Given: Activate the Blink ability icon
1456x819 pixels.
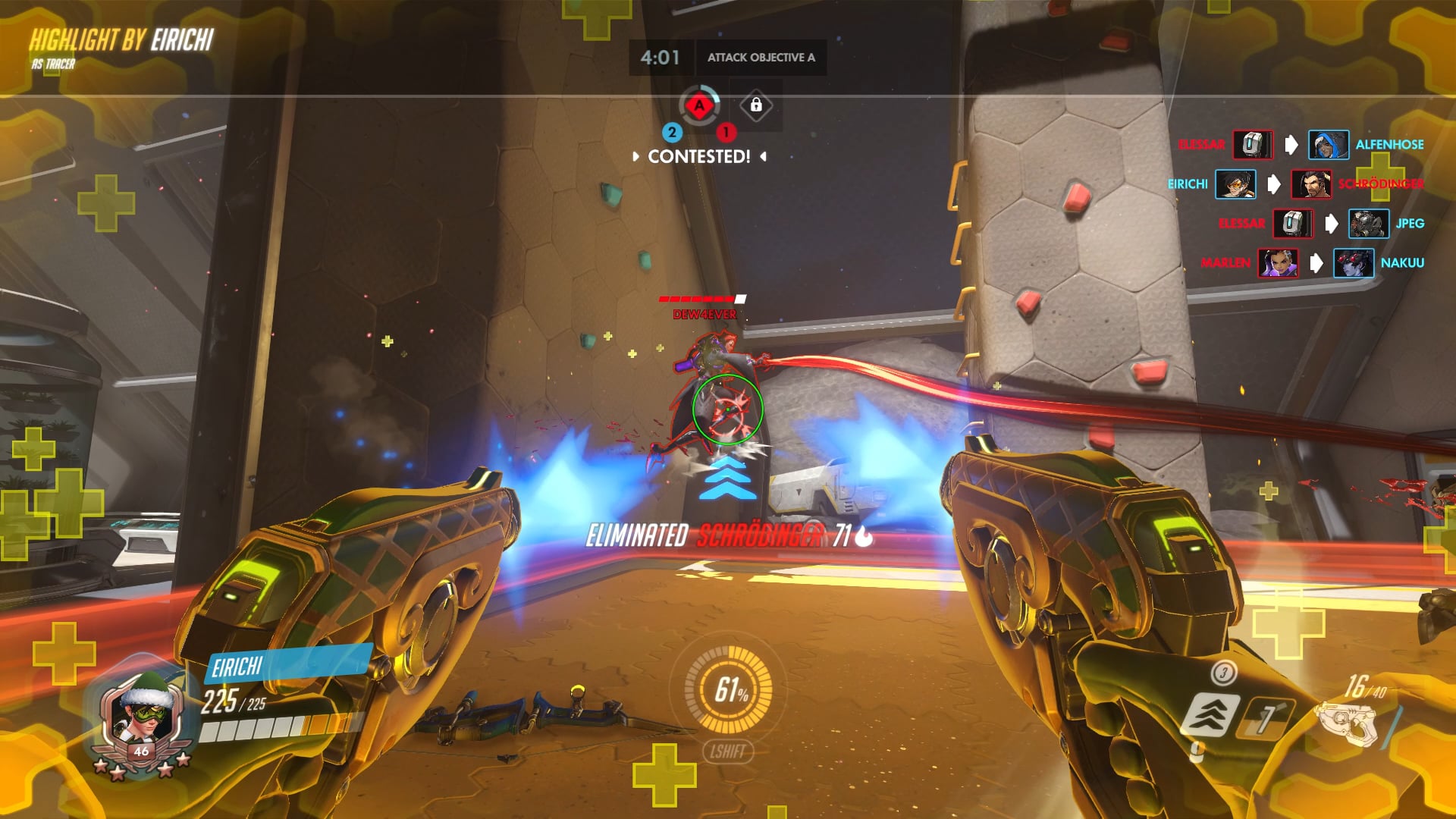Looking at the screenshot, I should pyautogui.click(x=1212, y=714).
